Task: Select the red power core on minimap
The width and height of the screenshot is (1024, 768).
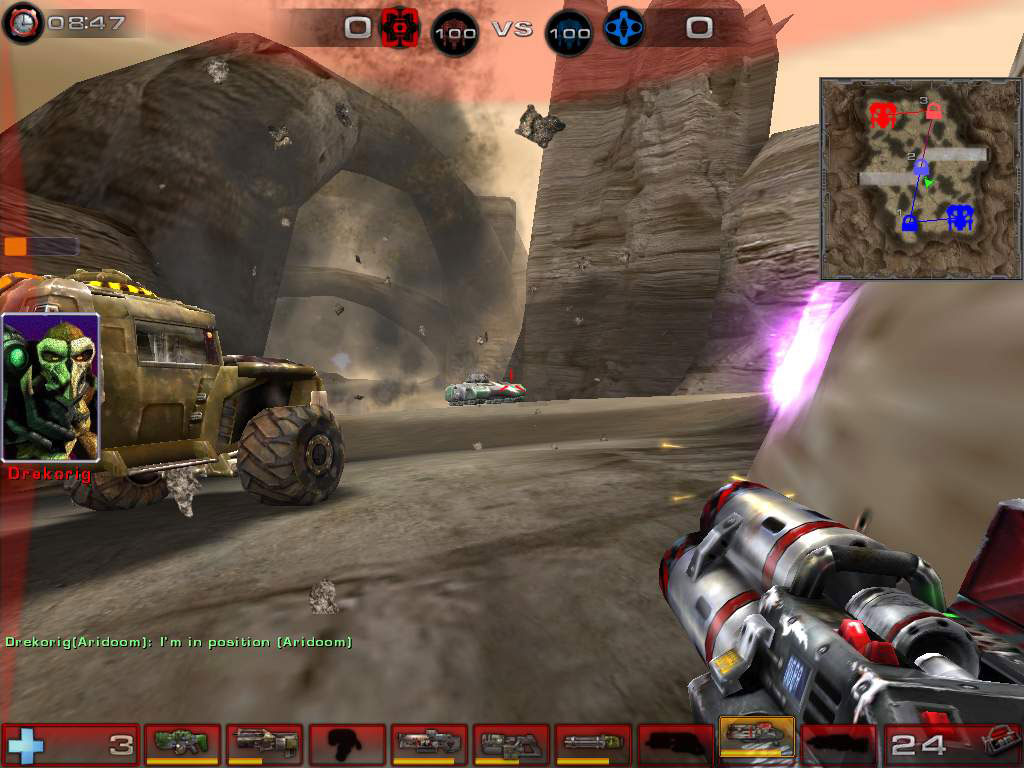Action: pos(882,114)
